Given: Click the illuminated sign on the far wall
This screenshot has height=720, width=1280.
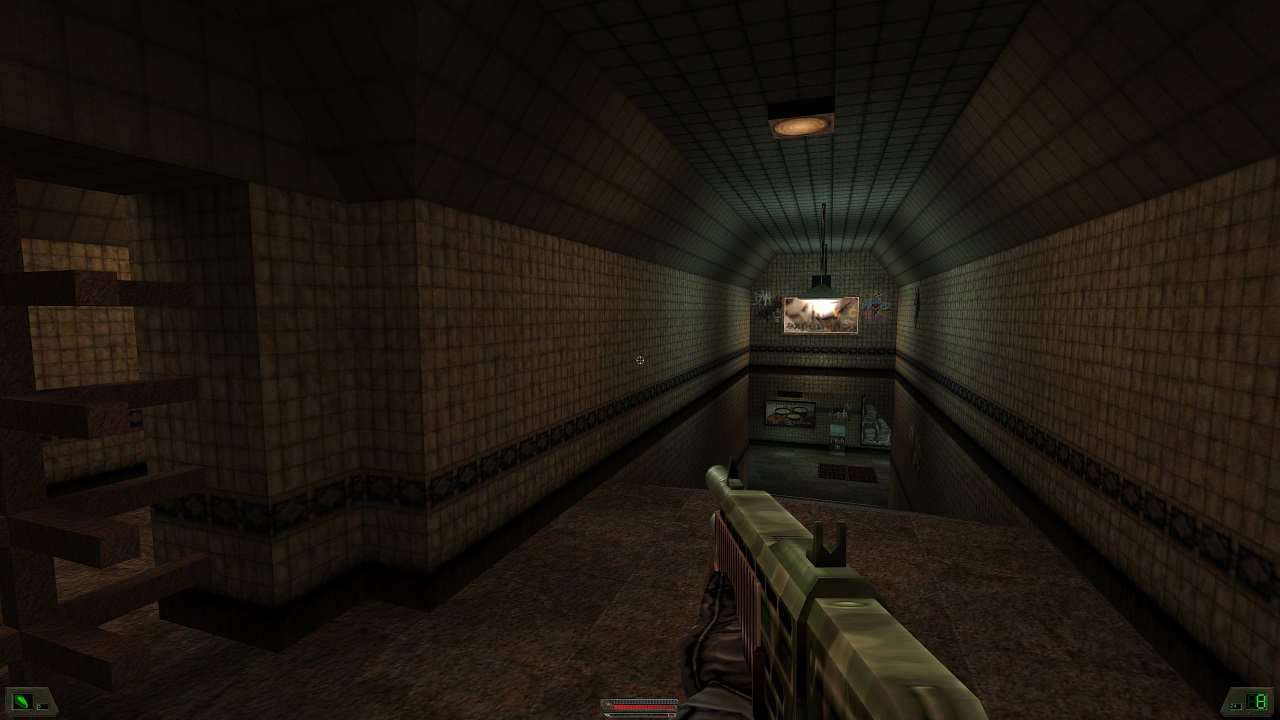Looking at the screenshot, I should click(x=822, y=313).
